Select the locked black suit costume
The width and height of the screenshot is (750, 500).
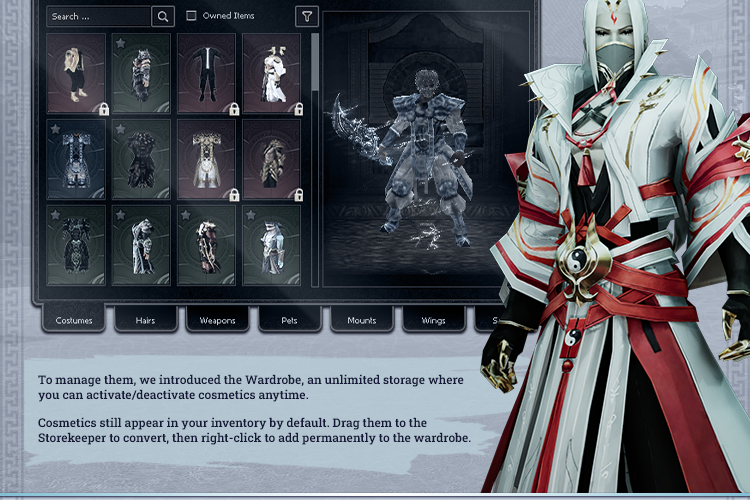[206, 73]
